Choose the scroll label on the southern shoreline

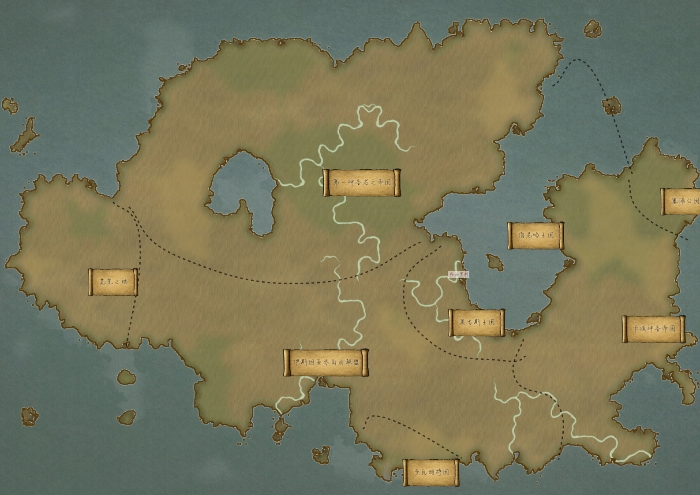[430, 472]
